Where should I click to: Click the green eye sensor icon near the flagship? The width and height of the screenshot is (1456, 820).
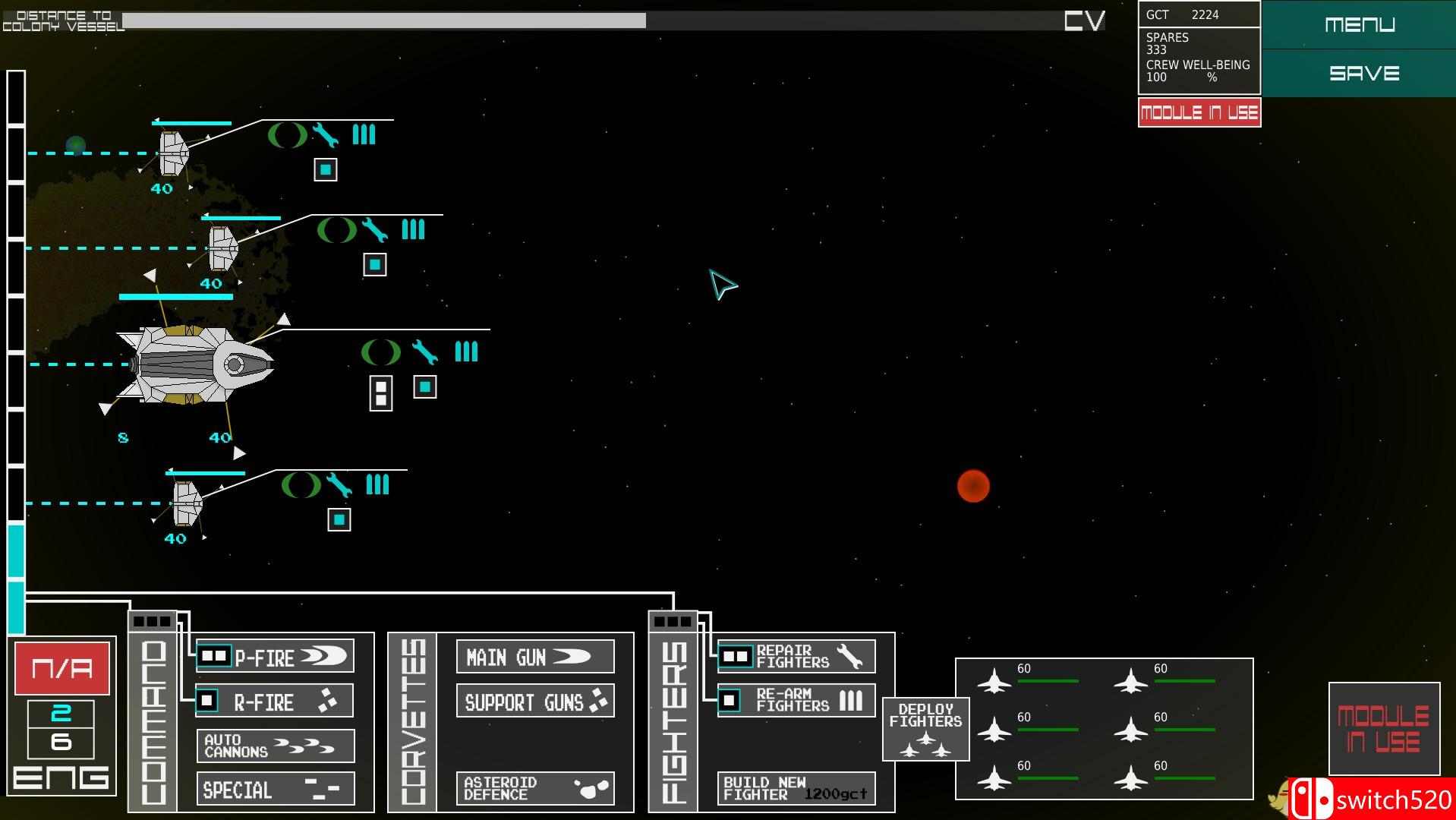(x=380, y=352)
